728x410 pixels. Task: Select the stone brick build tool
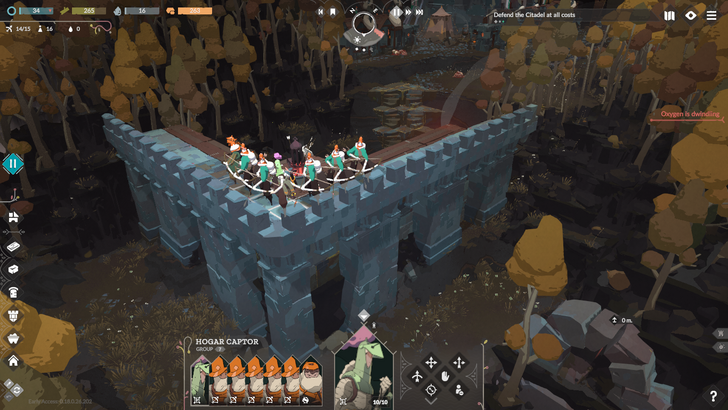pyautogui.click(x=13, y=246)
